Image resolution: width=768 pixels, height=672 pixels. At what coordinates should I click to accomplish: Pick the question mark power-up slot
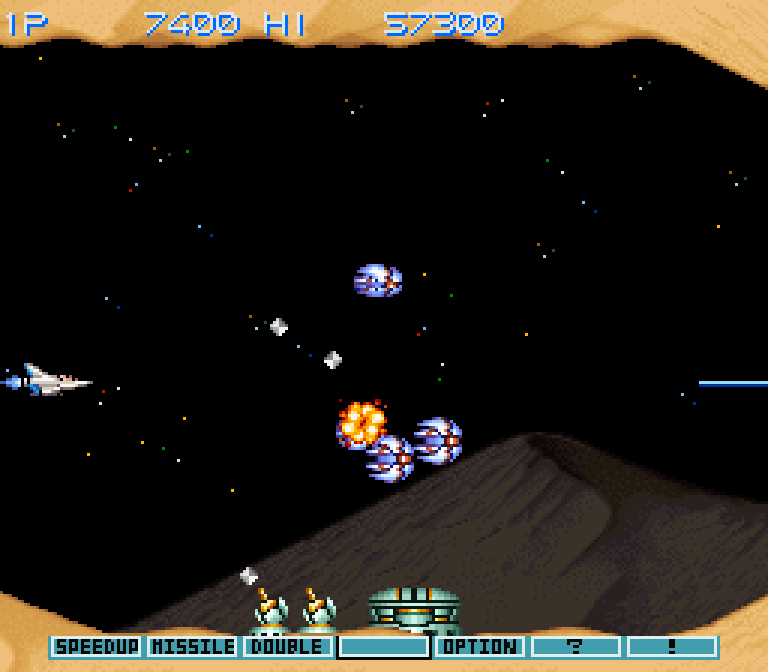click(x=576, y=647)
